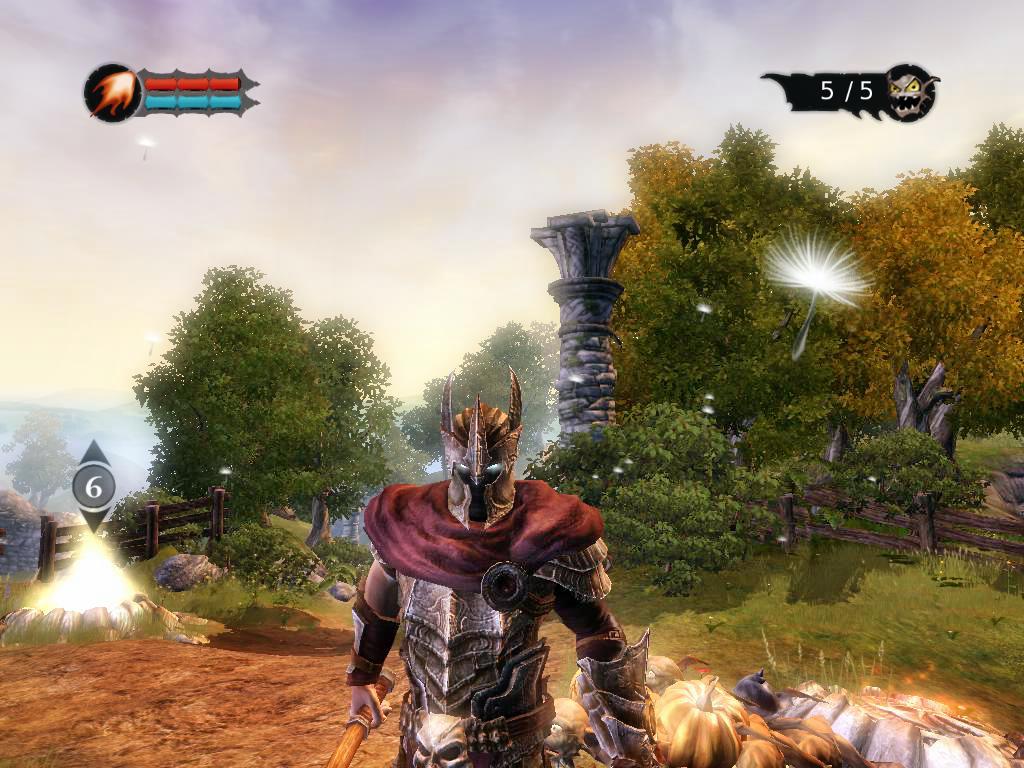Click the brown minion face icon
The width and height of the screenshot is (1024, 768).
tap(911, 92)
